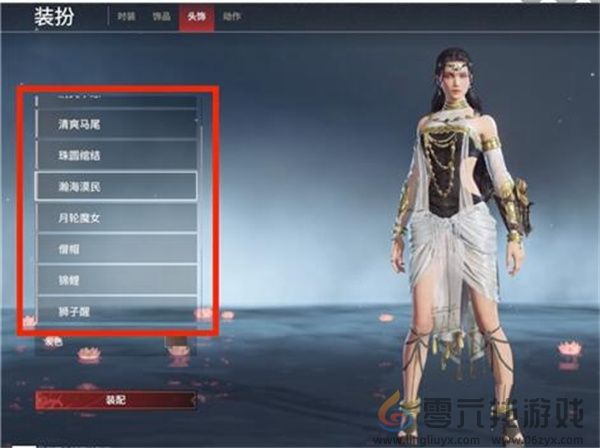Image resolution: width=600 pixels, height=448 pixels.
Task: Choose the 清爽马尾 hairstyle
Action: tap(116, 124)
